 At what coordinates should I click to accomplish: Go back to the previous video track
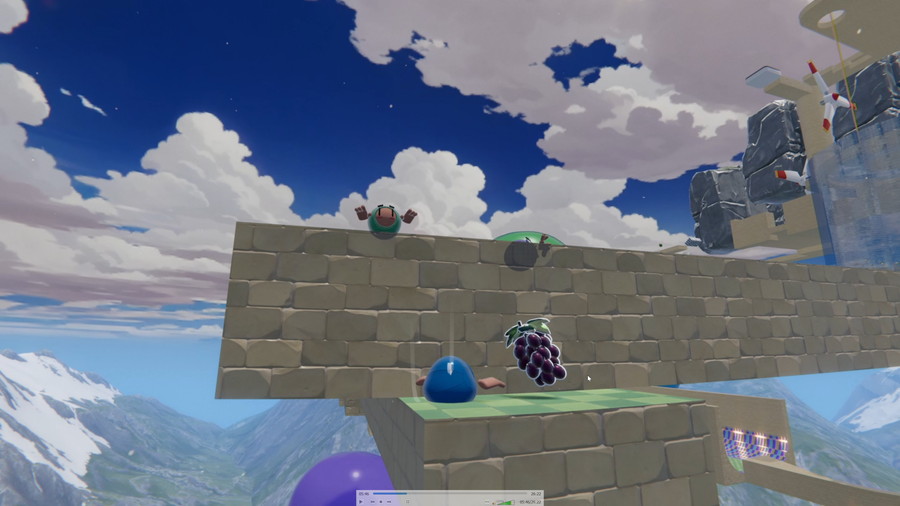372,502
